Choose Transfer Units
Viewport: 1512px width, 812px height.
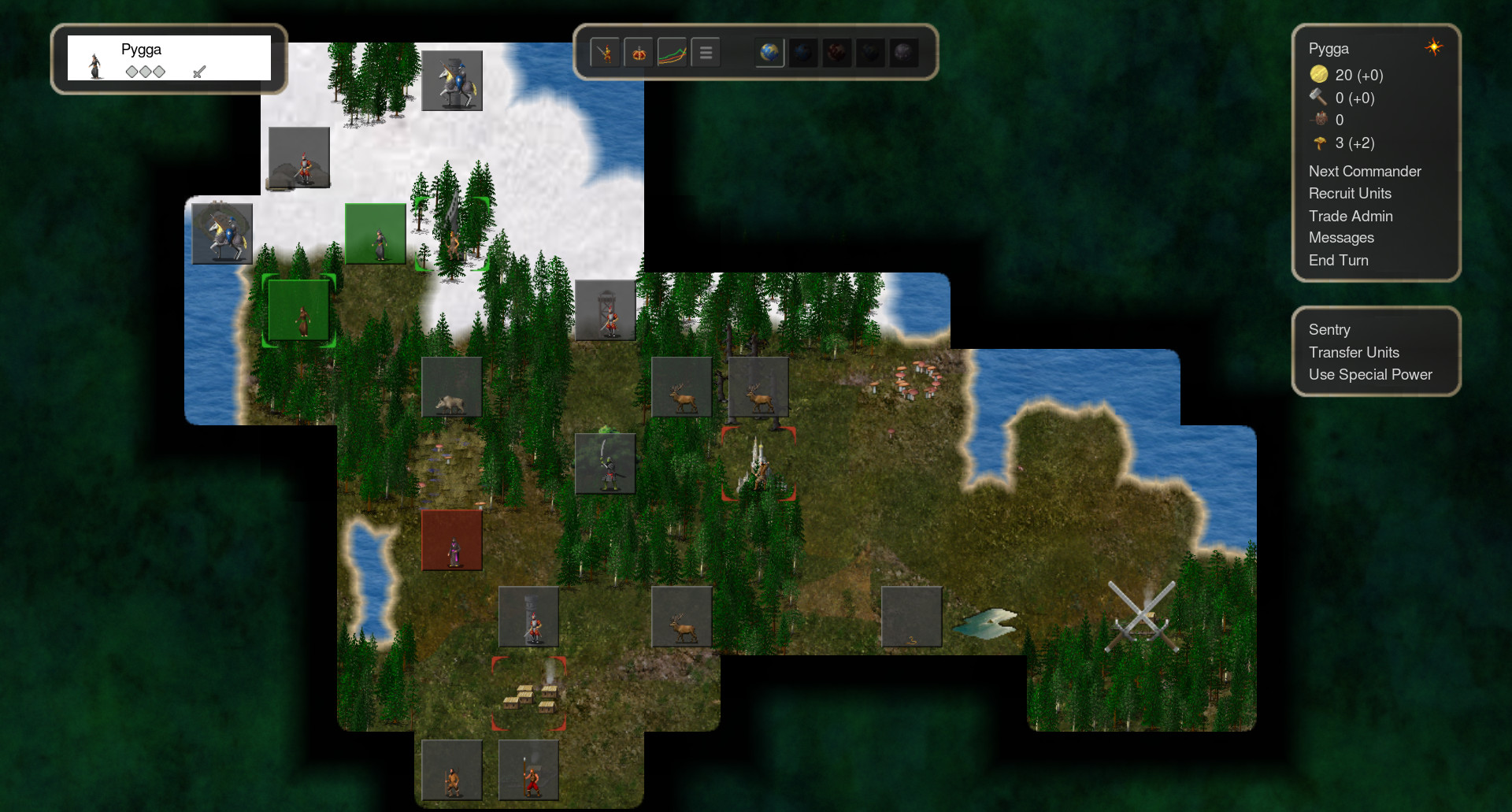coord(1354,352)
